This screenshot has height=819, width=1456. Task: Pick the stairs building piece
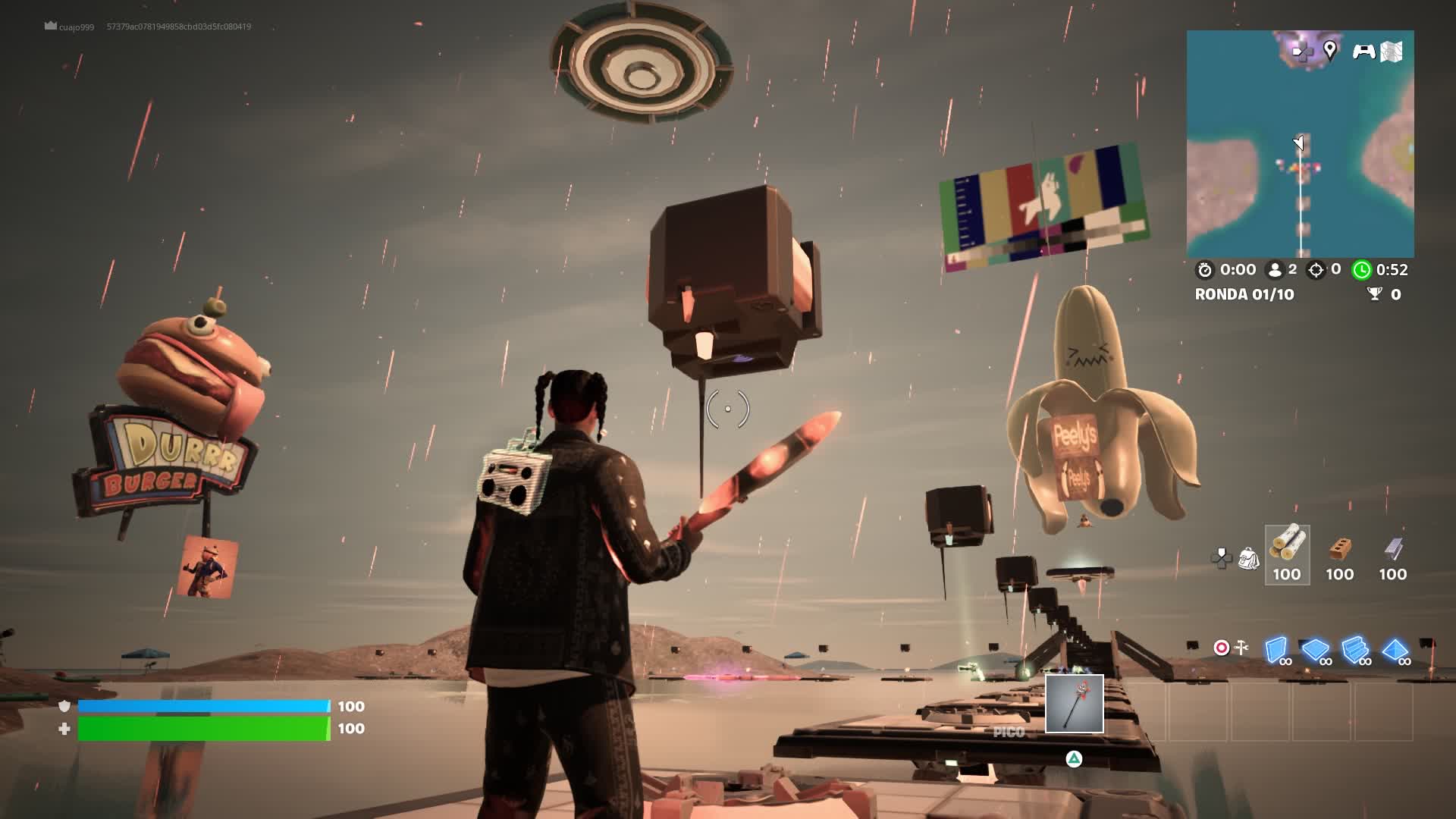[x=1355, y=650]
